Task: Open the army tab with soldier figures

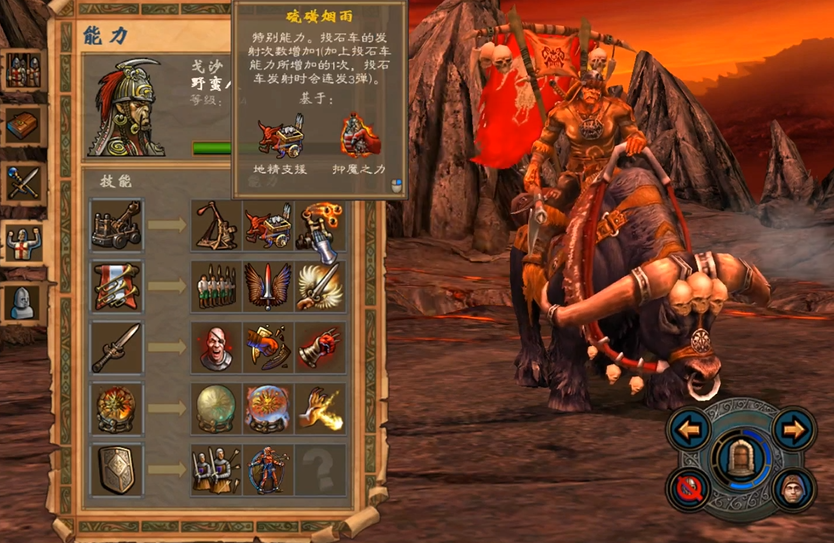Action: (23, 72)
